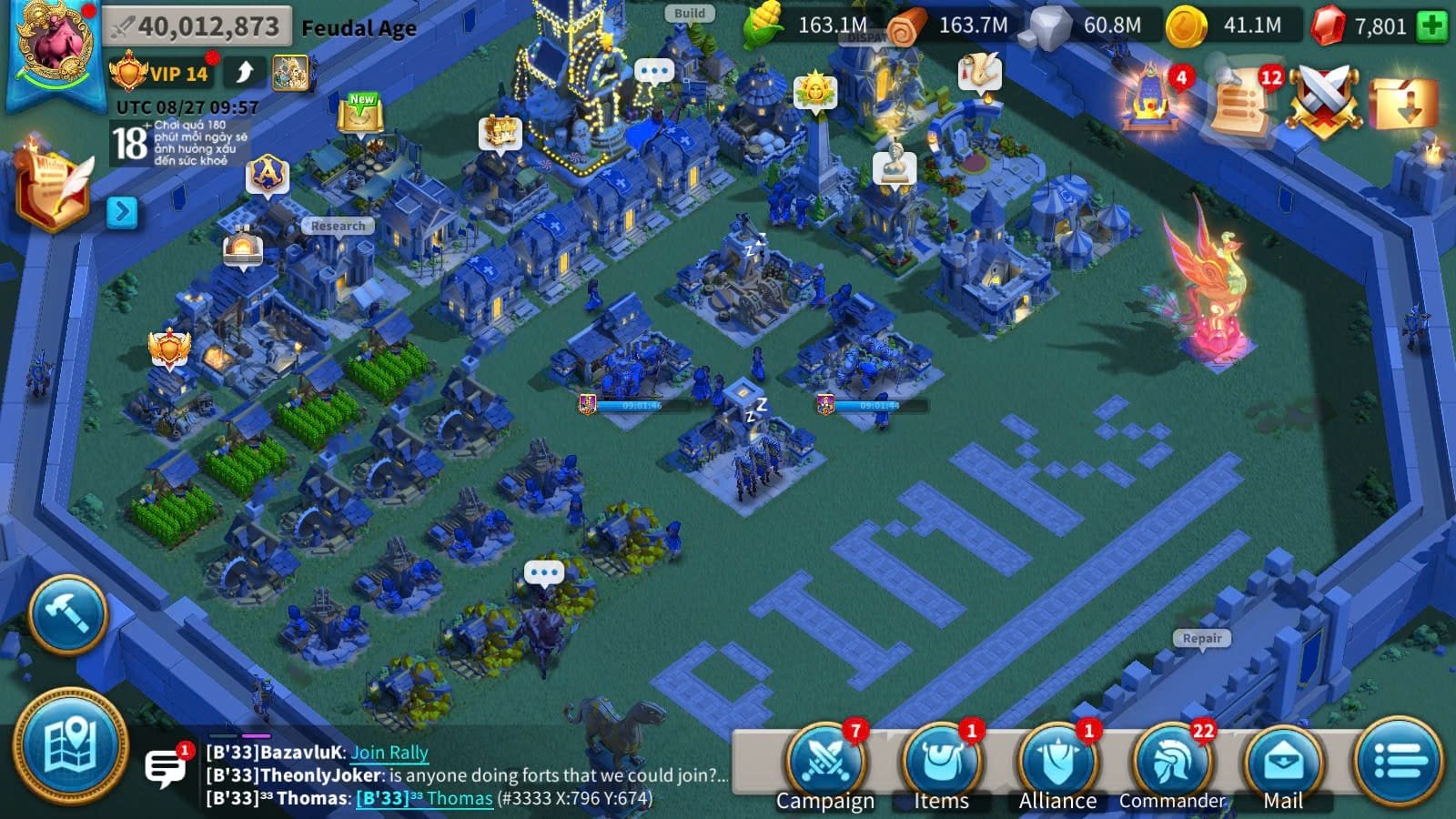1456x819 pixels.
Task: Open the hammer build menu
Action: pos(68,614)
